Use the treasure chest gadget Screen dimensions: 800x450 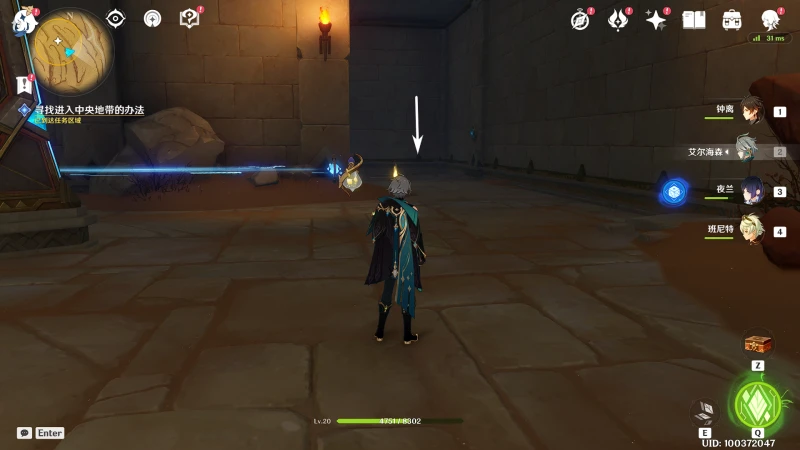click(757, 345)
